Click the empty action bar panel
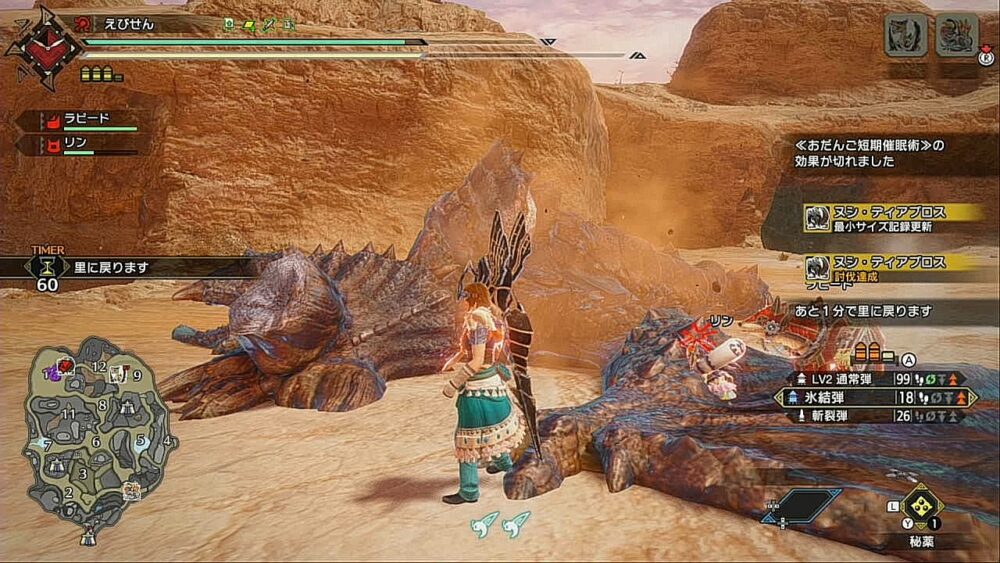Viewport: 1000px width, 563px height. pos(802,505)
